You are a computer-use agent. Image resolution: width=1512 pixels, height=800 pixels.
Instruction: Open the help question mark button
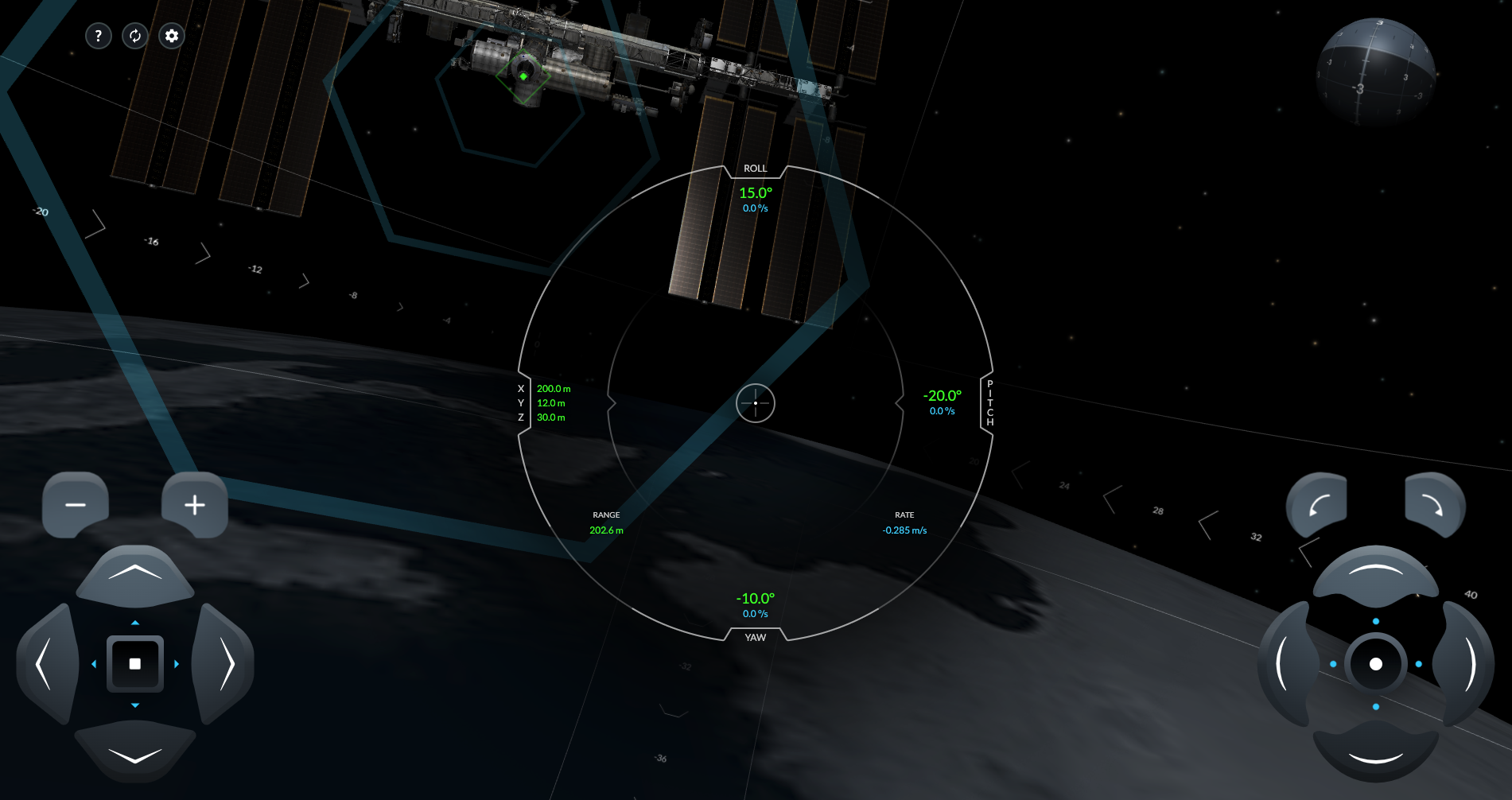coord(98,36)
